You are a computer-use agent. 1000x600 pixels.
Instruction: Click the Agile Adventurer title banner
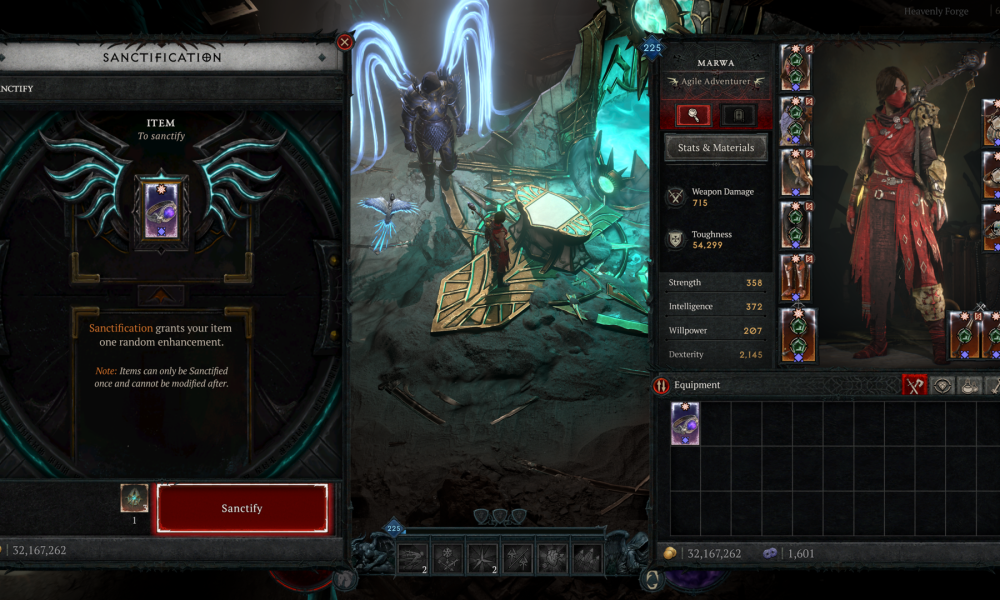click(716, 81)
